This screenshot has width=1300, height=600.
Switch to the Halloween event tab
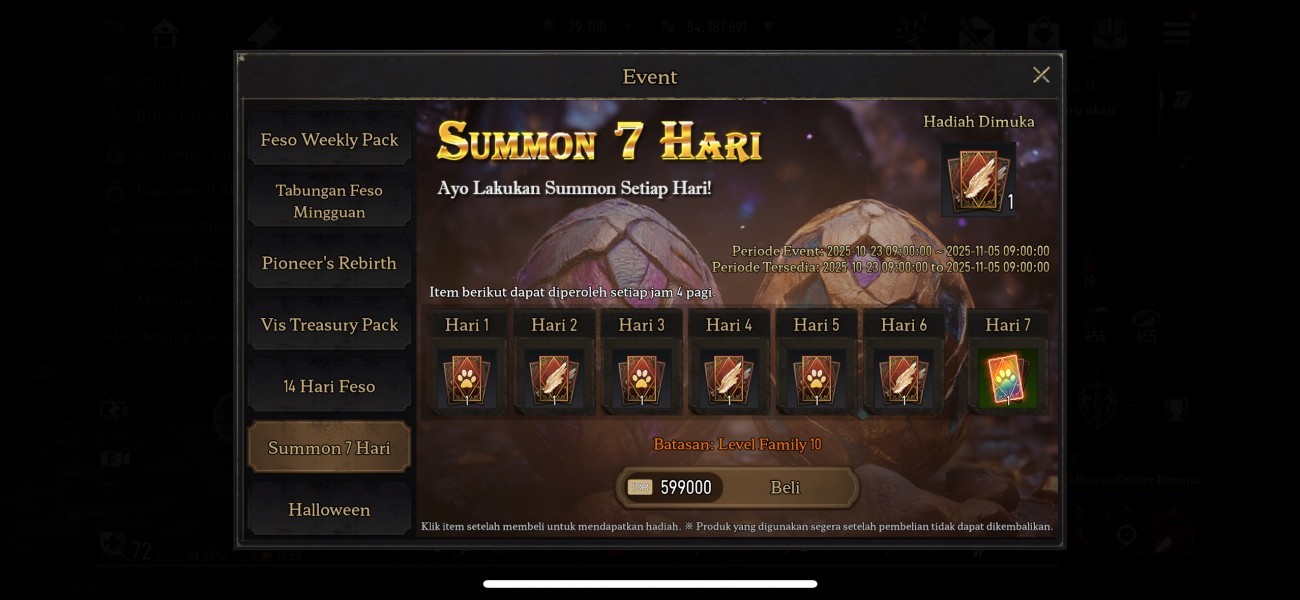(329, 510)
